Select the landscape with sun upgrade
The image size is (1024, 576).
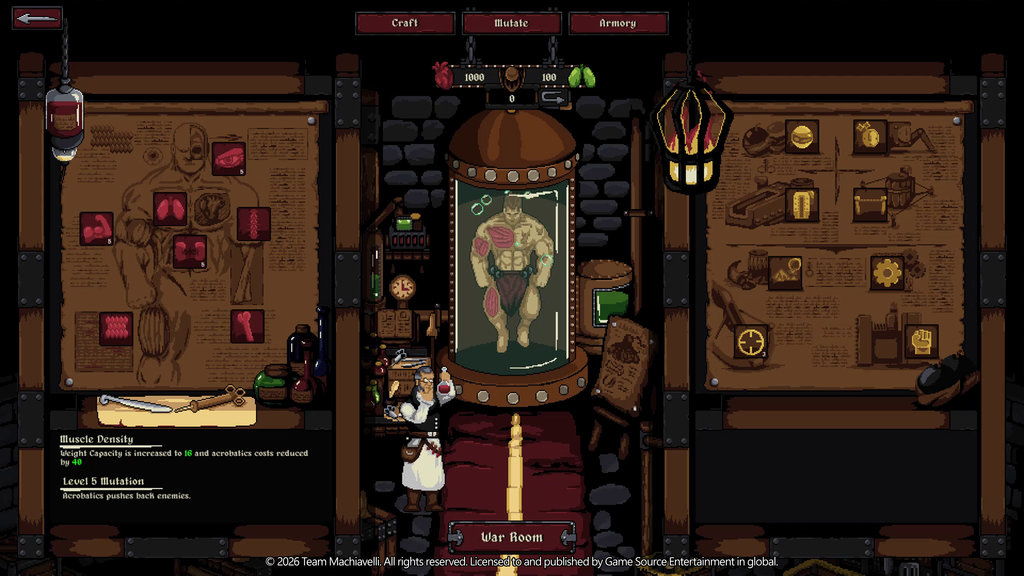pyautogui.click(x=785, y=272)
